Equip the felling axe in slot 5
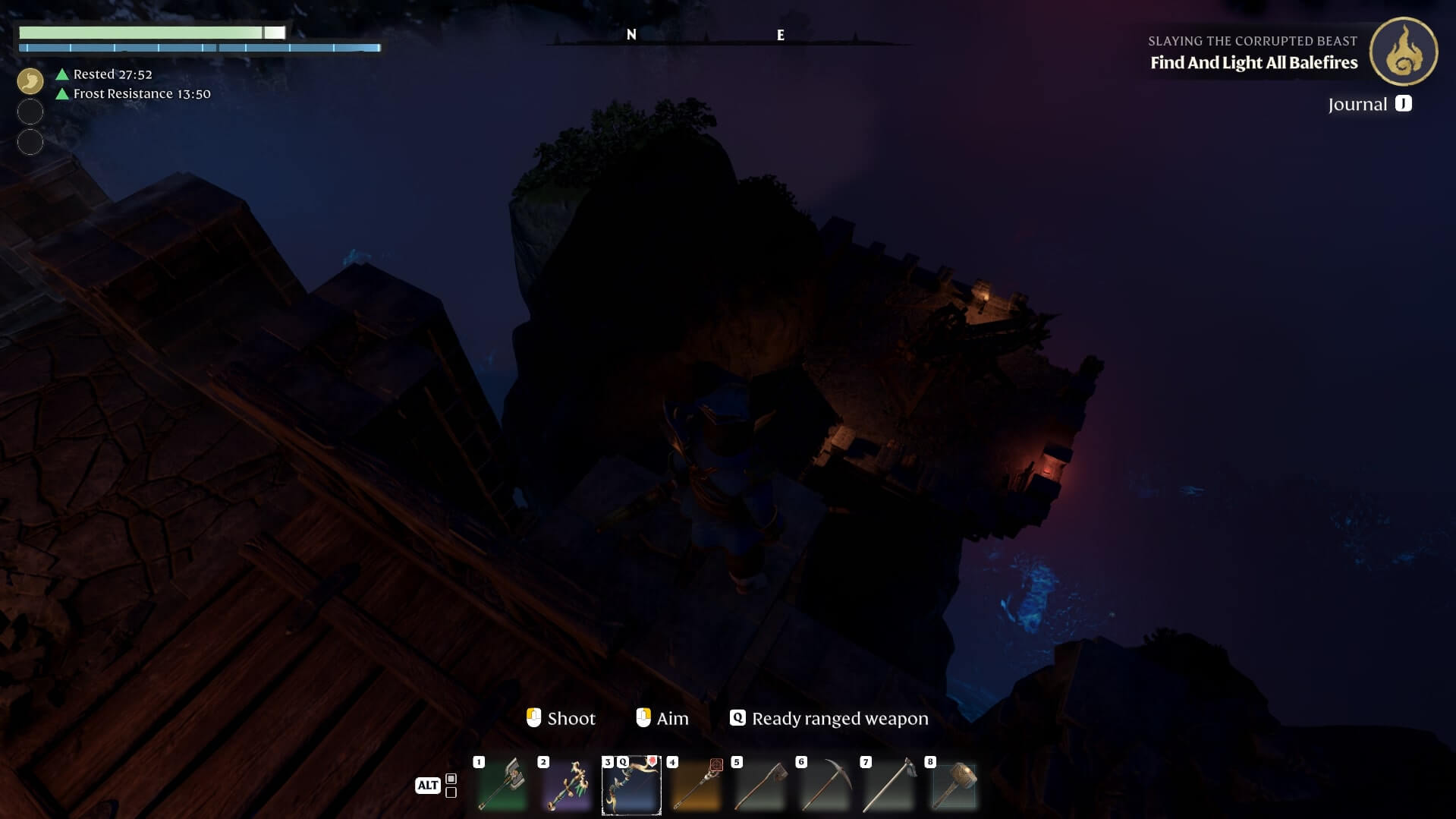This screenshot has height=819, width=1456. (x=760, y=785)
